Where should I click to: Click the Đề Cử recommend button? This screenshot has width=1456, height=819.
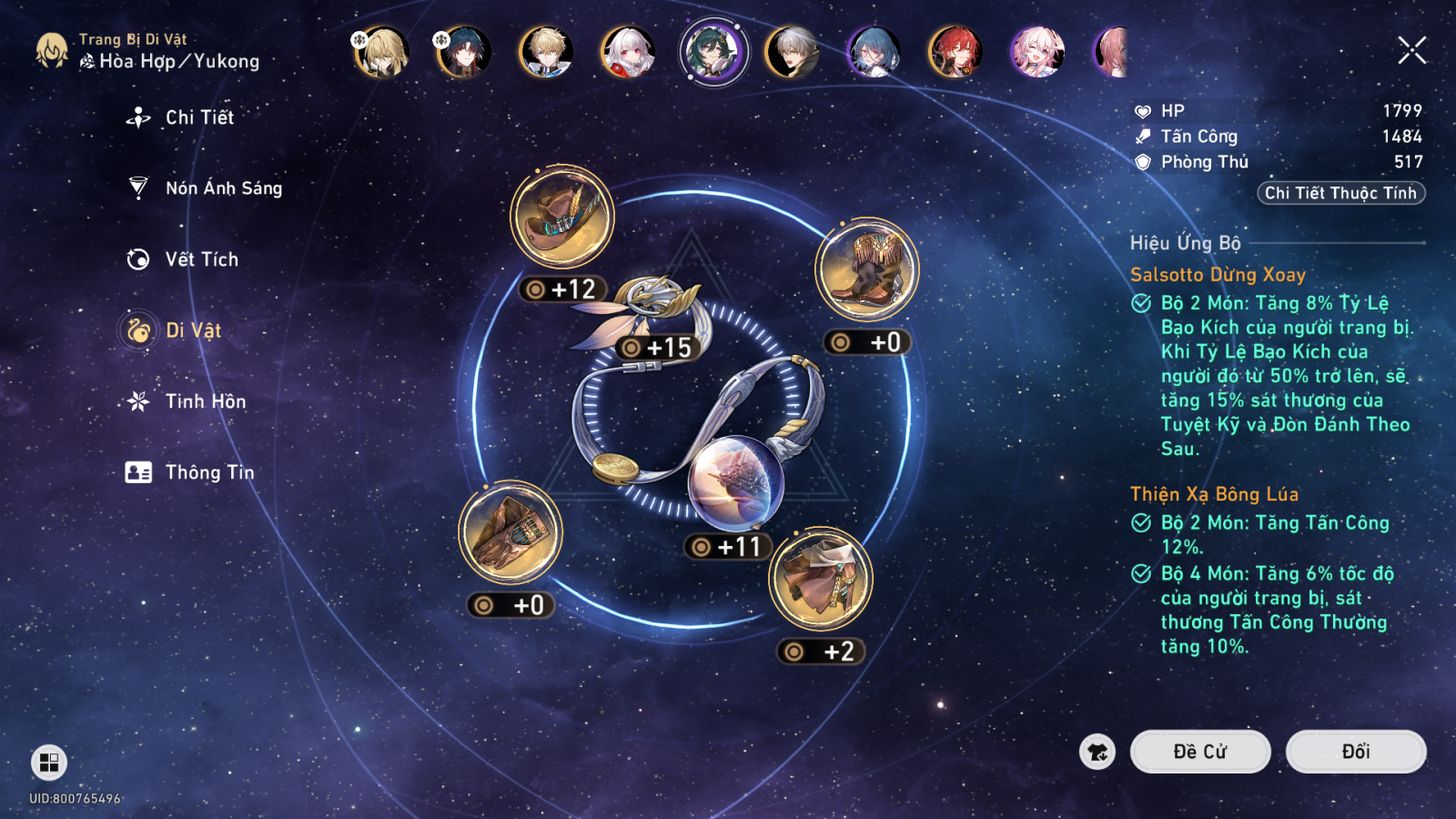(1199, 752)
